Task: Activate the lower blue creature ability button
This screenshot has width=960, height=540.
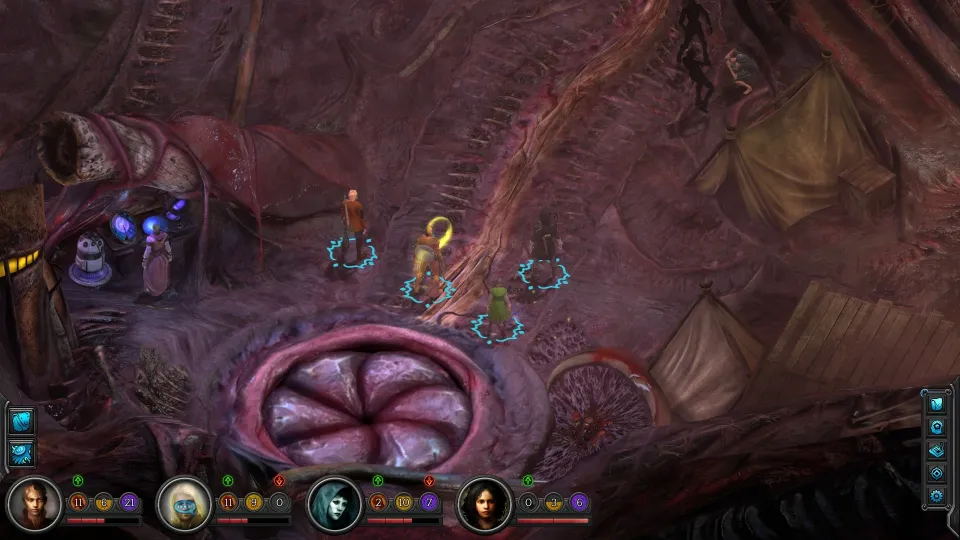Action: (21, 452)
